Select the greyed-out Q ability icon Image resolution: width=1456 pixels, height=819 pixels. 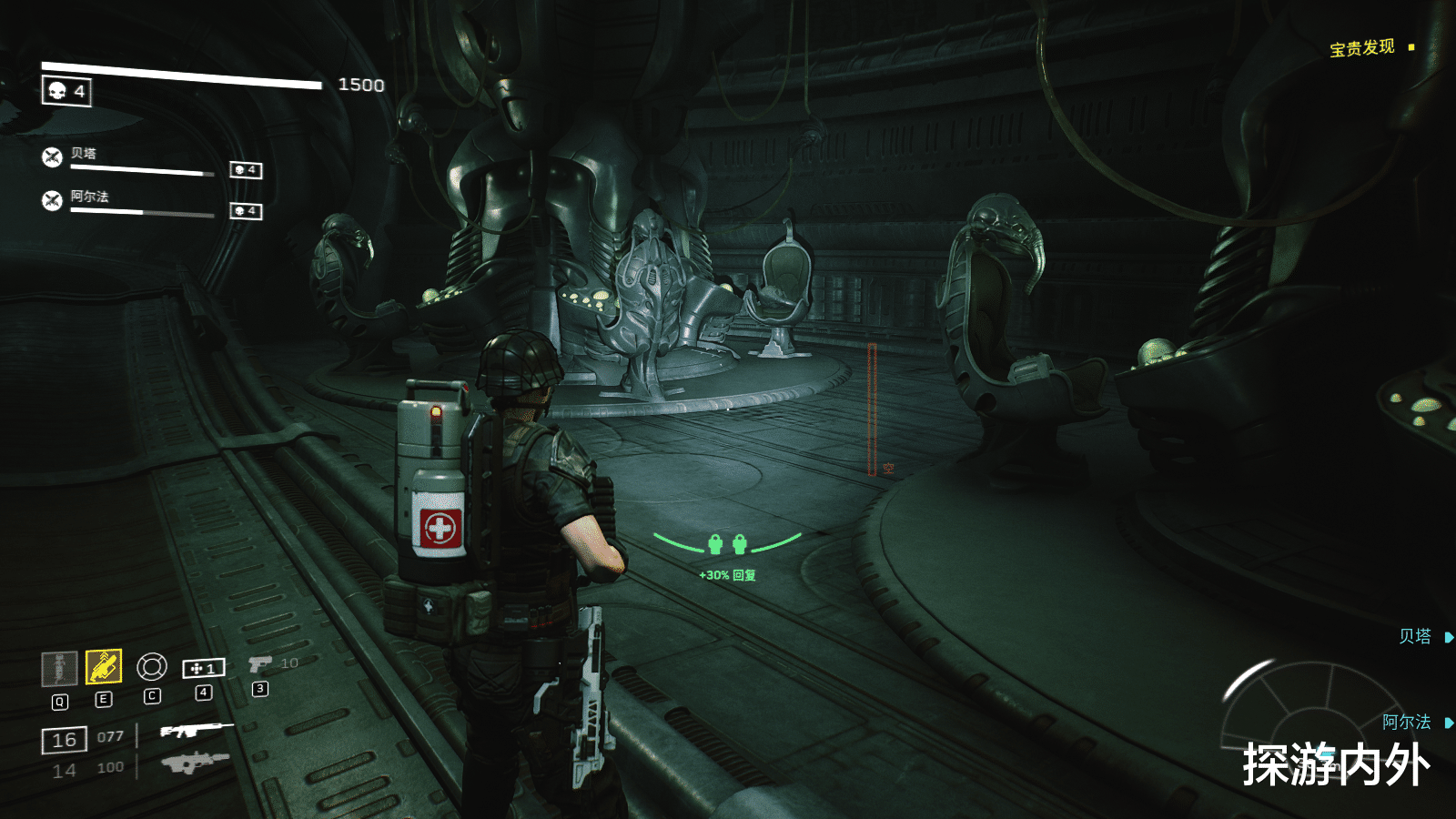pyautogui.click(x=59, y=668)
